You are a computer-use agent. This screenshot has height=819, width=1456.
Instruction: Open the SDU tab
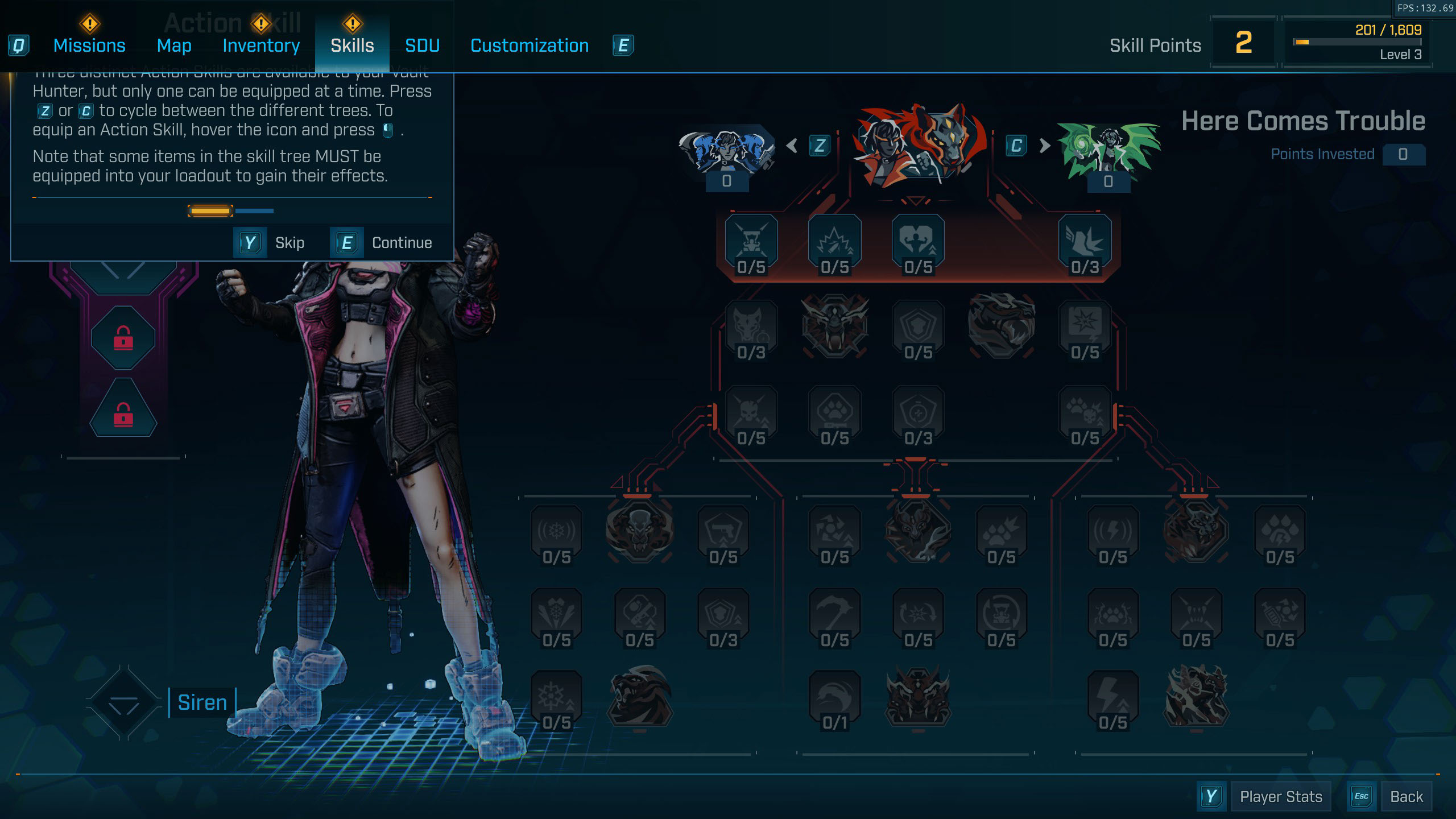pos(422,45)
